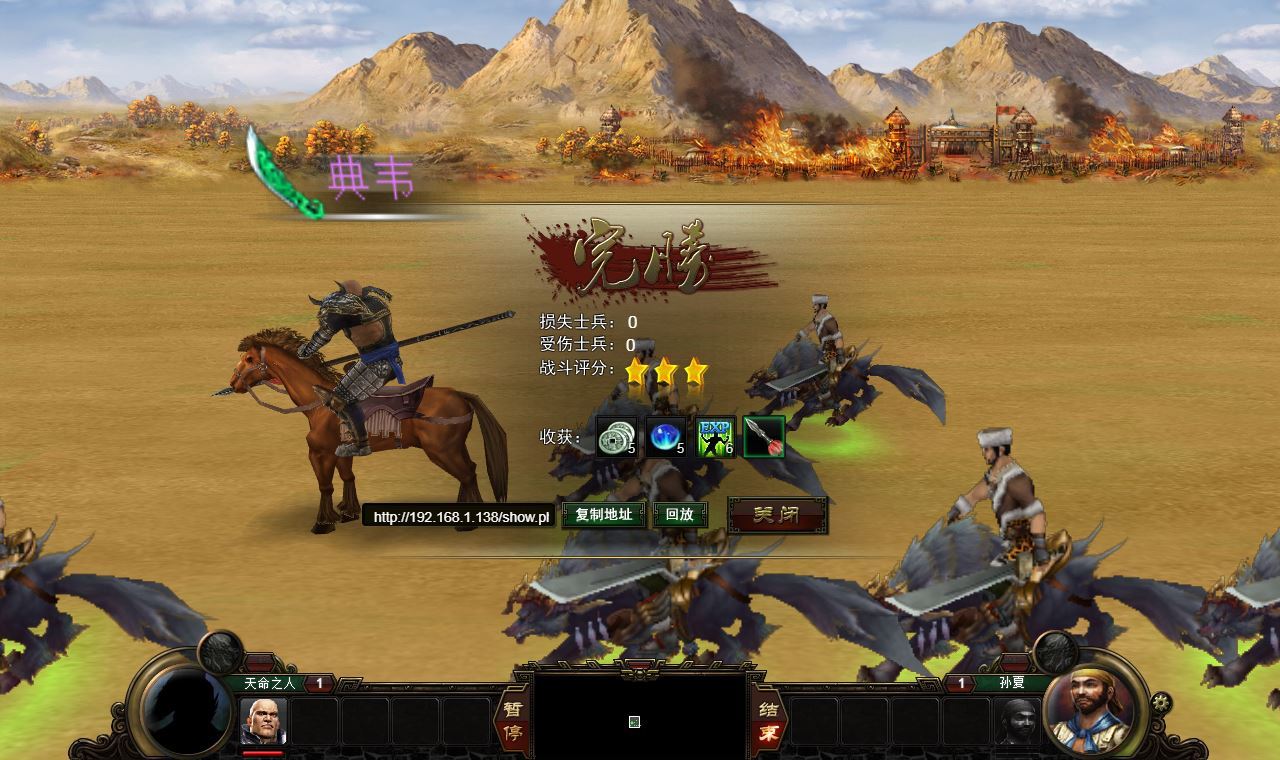Copy the replay link with 复制地址

pyautogui.click(x=603, y=515)
